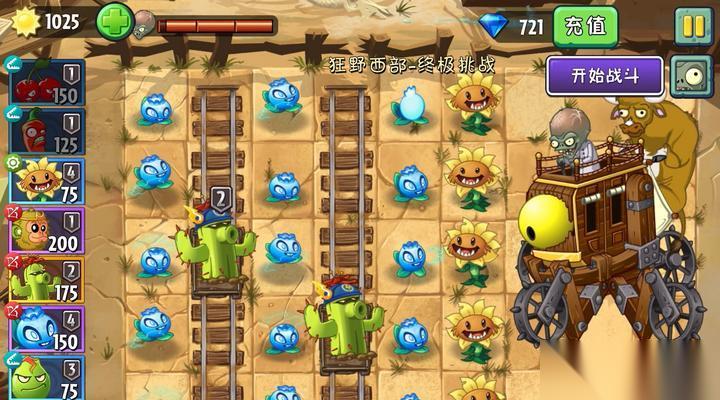
Task: Choose the cactus seed packet
Action: (x=46, y=278)
